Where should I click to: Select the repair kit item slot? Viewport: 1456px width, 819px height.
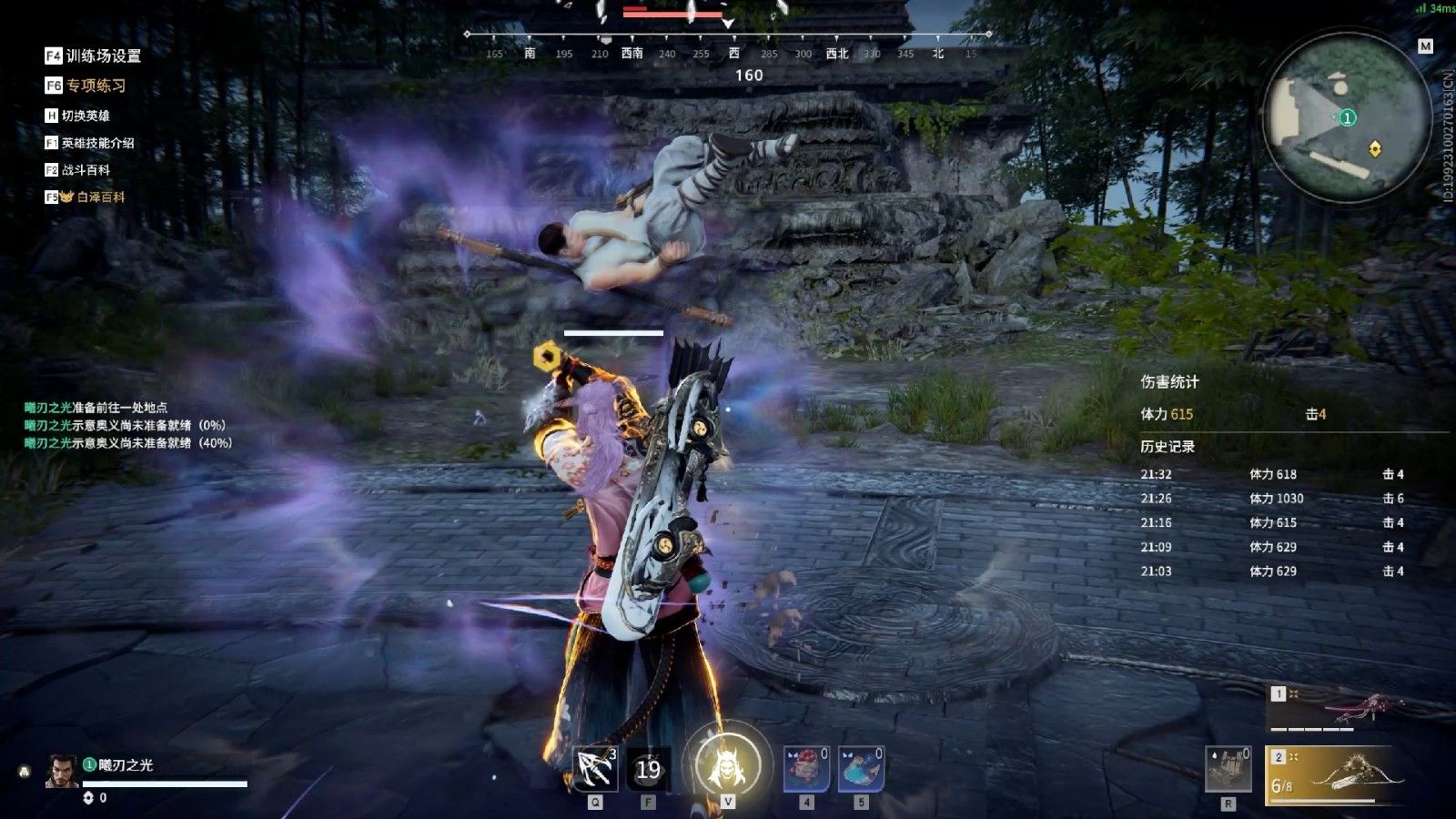click(1228, 769)
